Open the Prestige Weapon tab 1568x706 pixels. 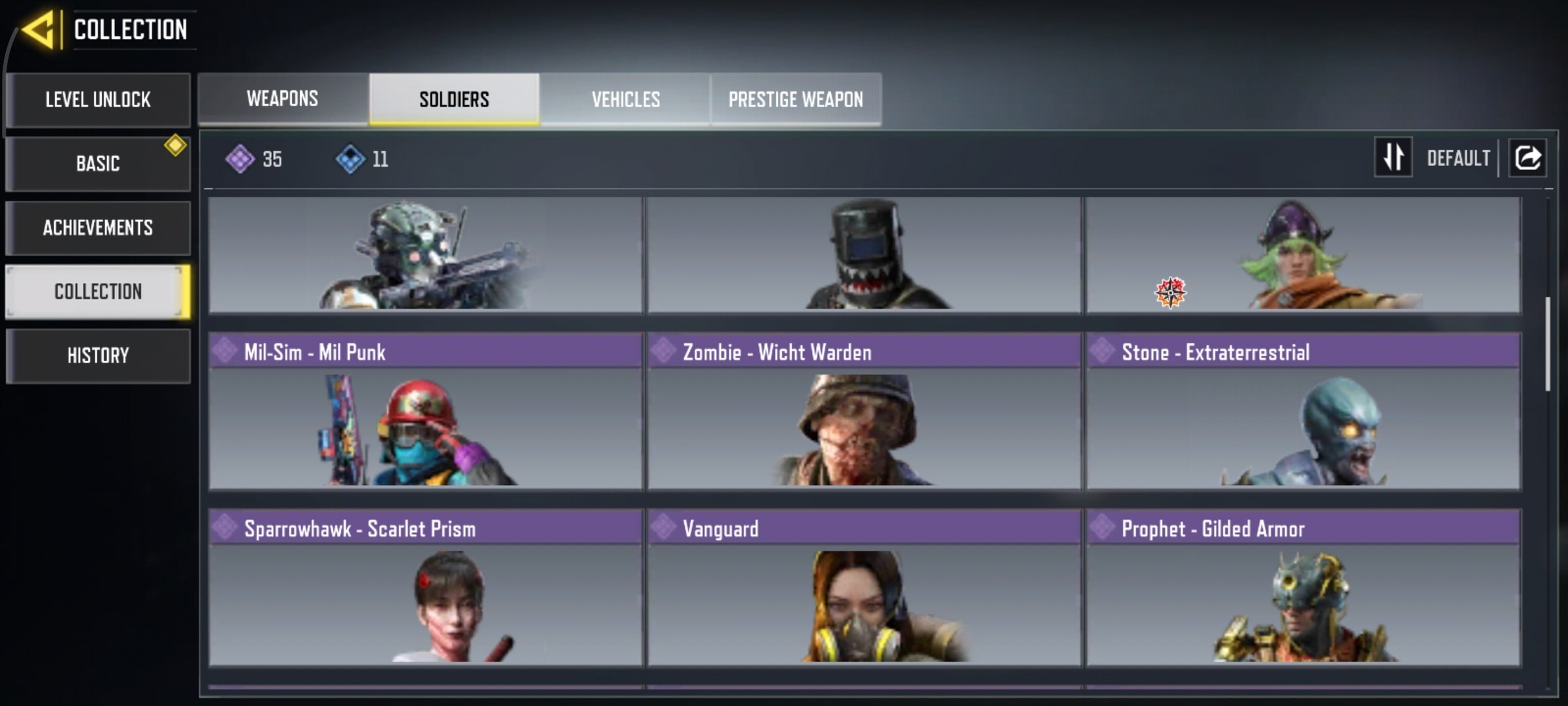click(796, 99)
